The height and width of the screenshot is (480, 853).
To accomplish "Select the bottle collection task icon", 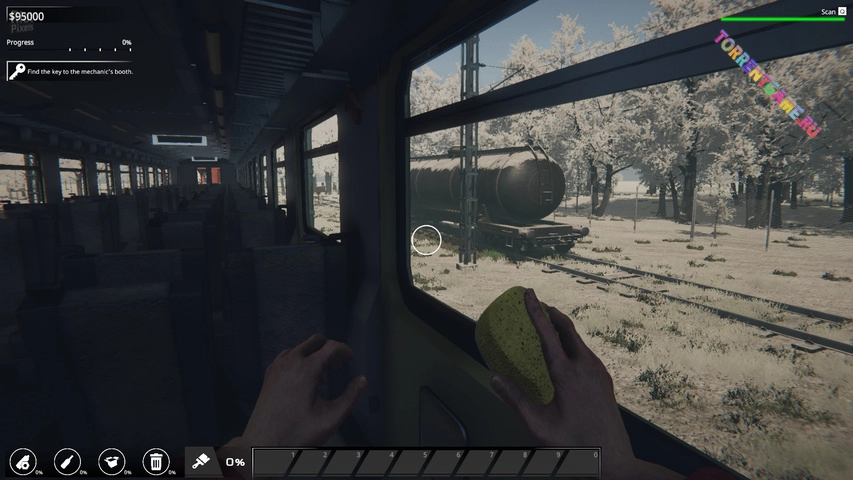I will coord(66,461).
